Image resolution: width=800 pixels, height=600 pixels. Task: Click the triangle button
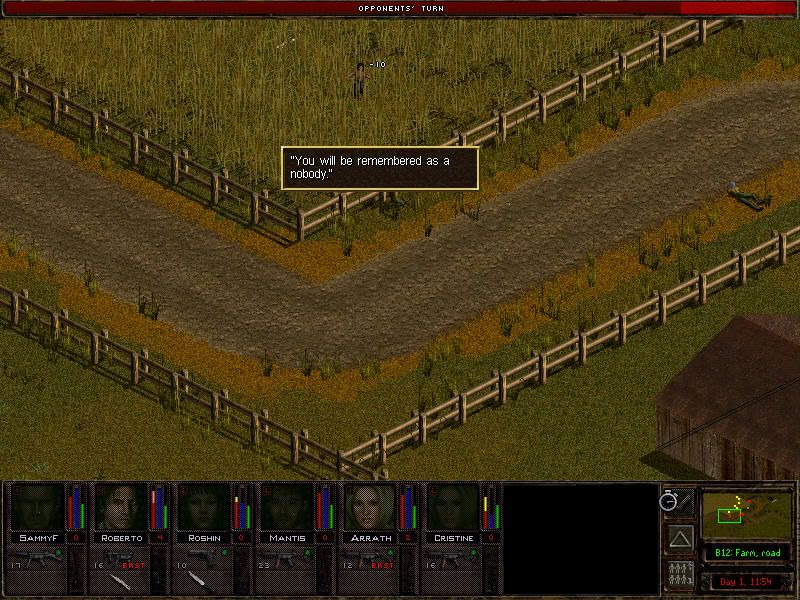680,539
